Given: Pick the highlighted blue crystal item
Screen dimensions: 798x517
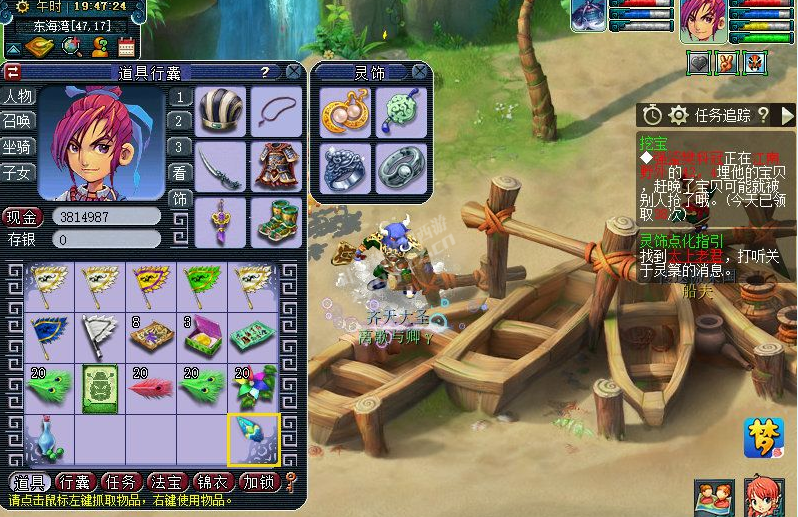Looking at the screenshot, I should [252, 438].
